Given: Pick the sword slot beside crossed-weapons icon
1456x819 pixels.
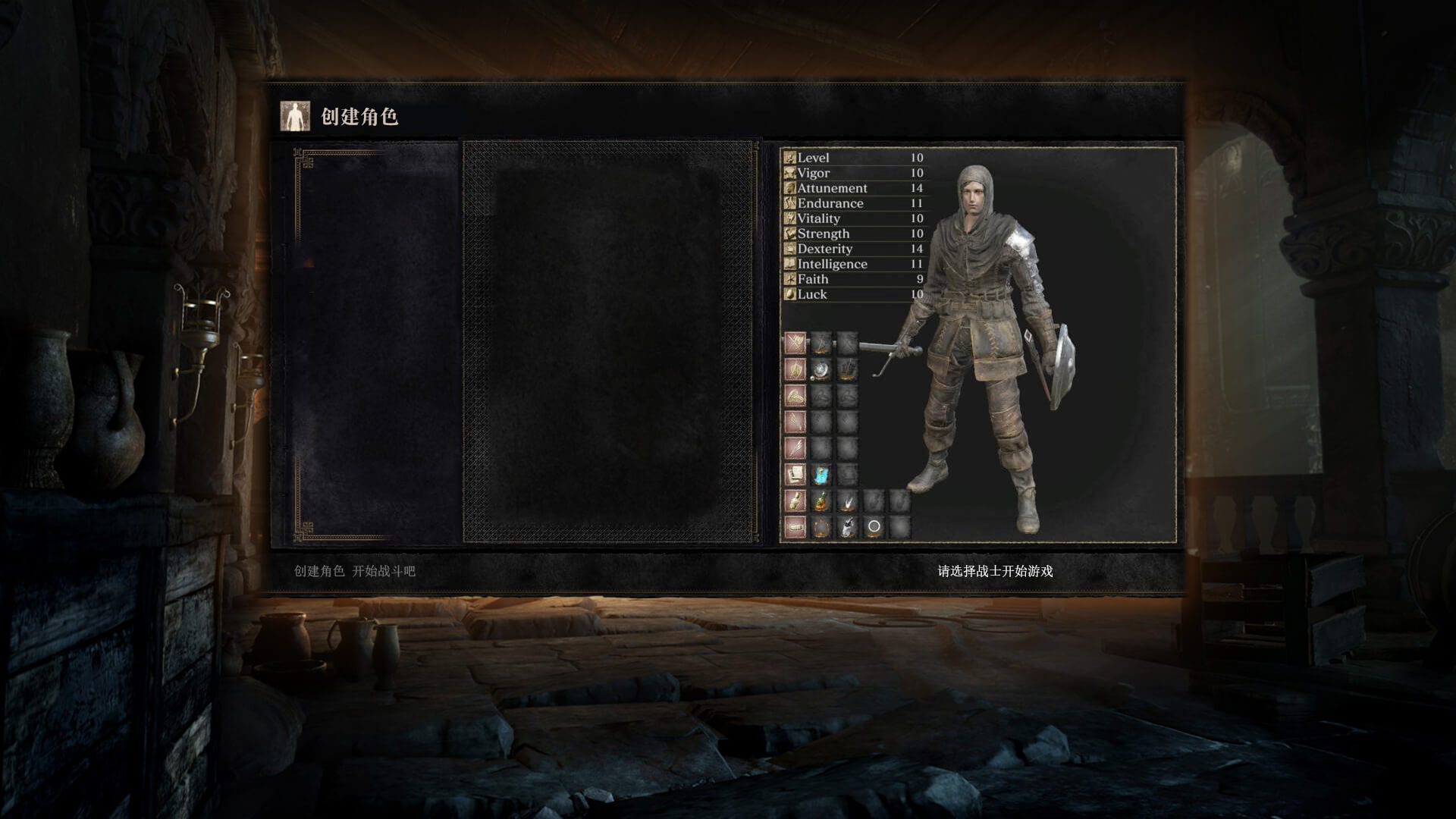Looking at the screenshot, I should pos(821,343).
